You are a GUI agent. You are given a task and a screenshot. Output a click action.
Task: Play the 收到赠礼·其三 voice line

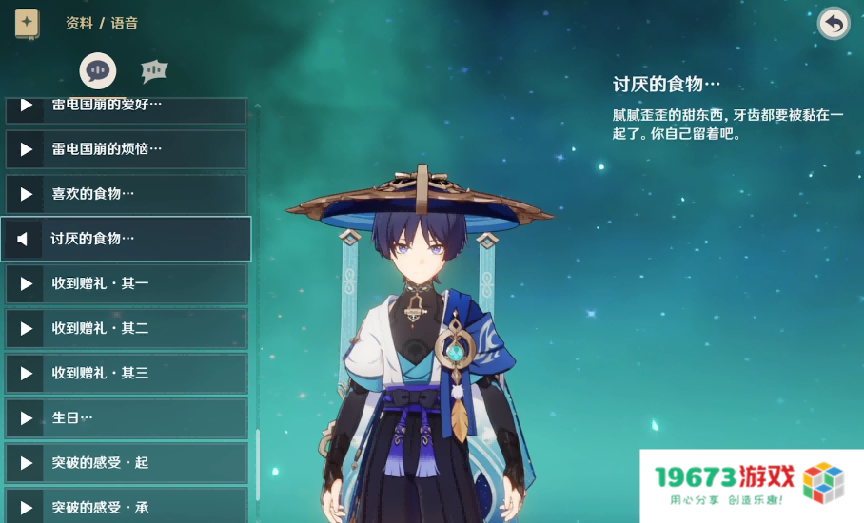click(x=26, y=373)
